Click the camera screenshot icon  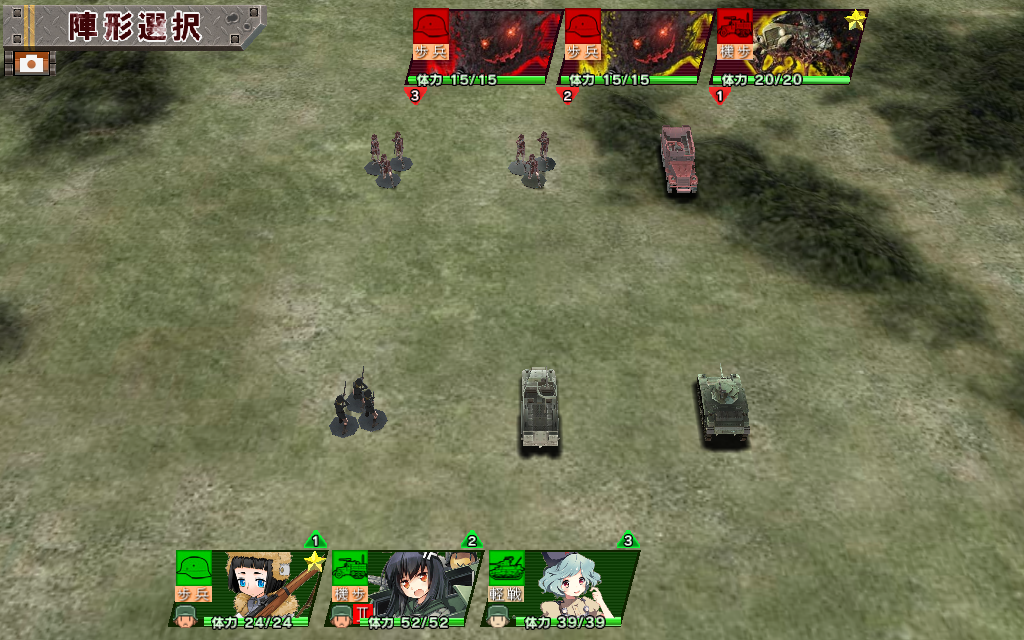[x=32, y=63]
